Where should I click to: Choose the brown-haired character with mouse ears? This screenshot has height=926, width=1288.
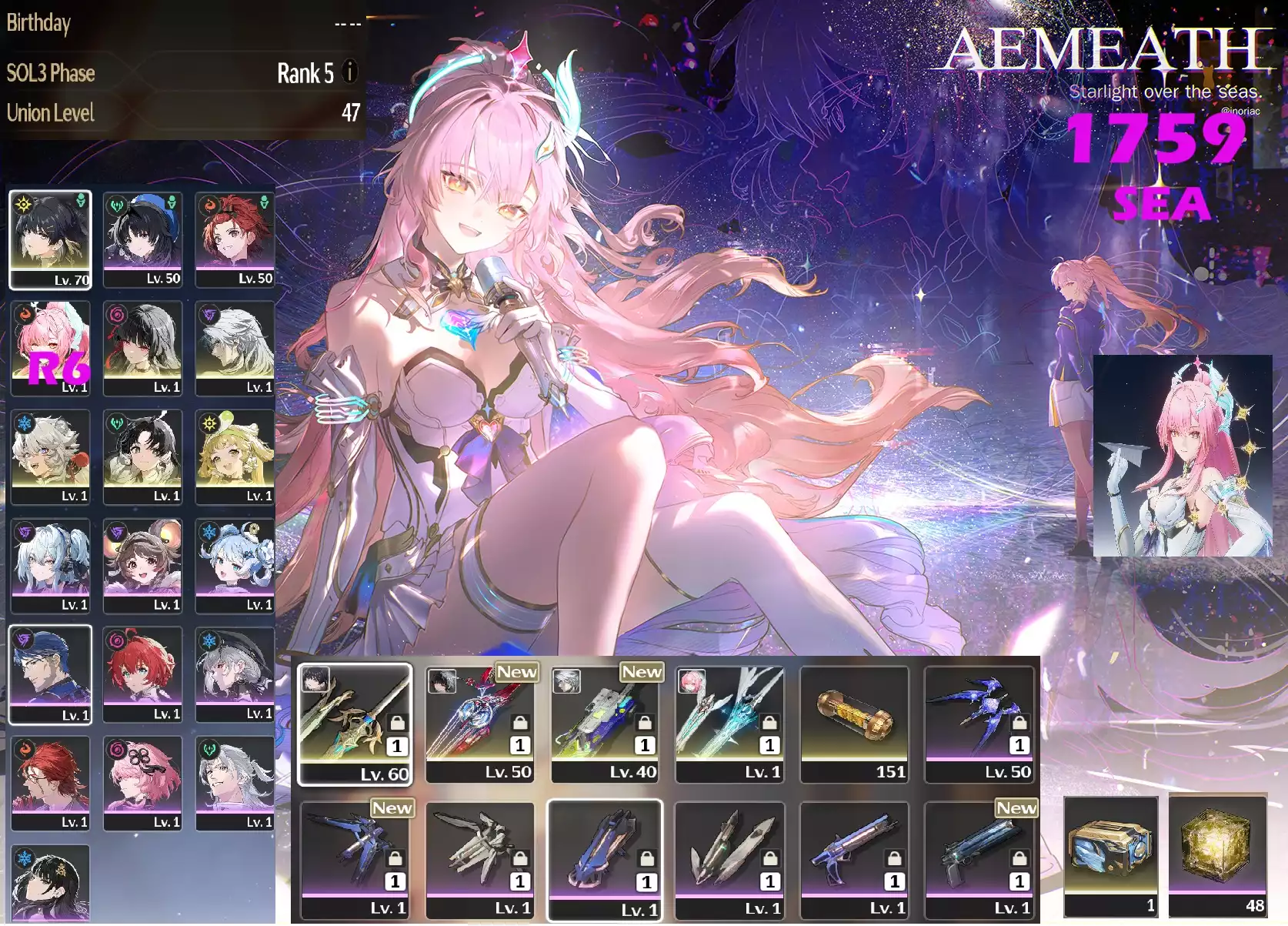(x=143, y=566)
